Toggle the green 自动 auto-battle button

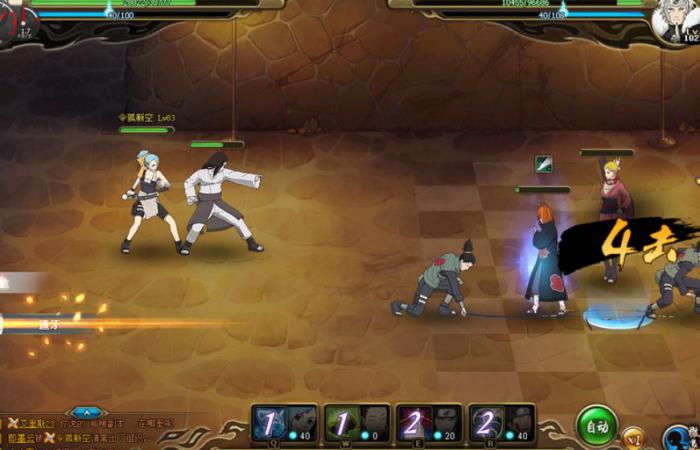click(597, 426)
